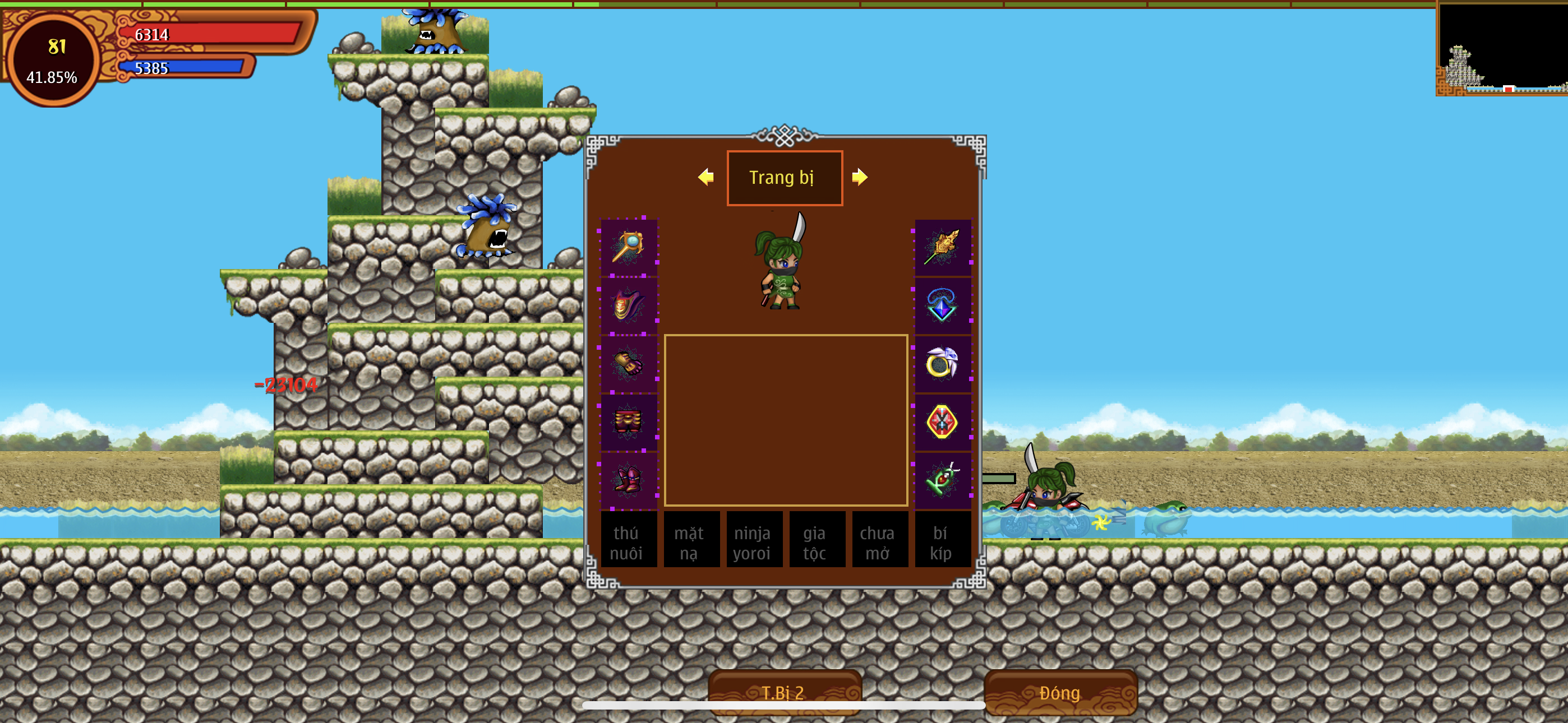
Task: Select the gold ring equipment slot
Action: coord(942,363)
